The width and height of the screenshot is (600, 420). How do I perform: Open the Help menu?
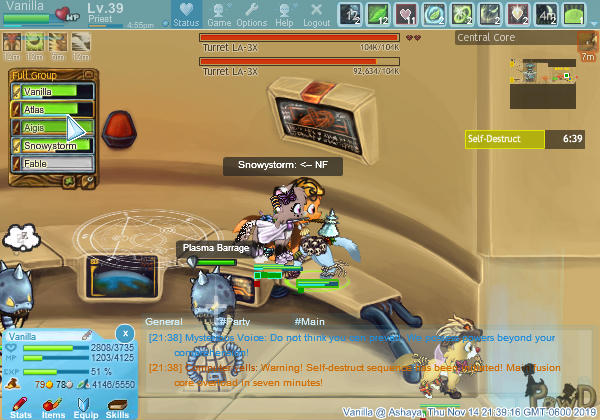(x=284, y=14)
